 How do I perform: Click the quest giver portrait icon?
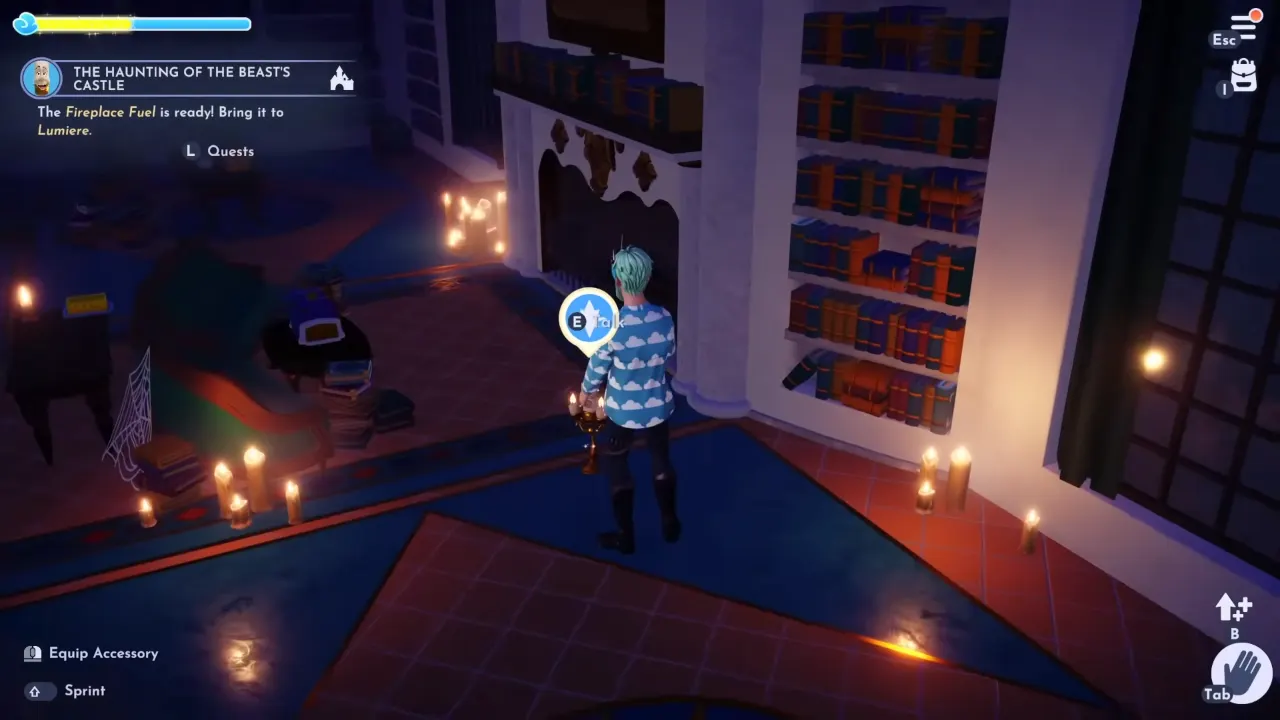(x=41, y=78)
